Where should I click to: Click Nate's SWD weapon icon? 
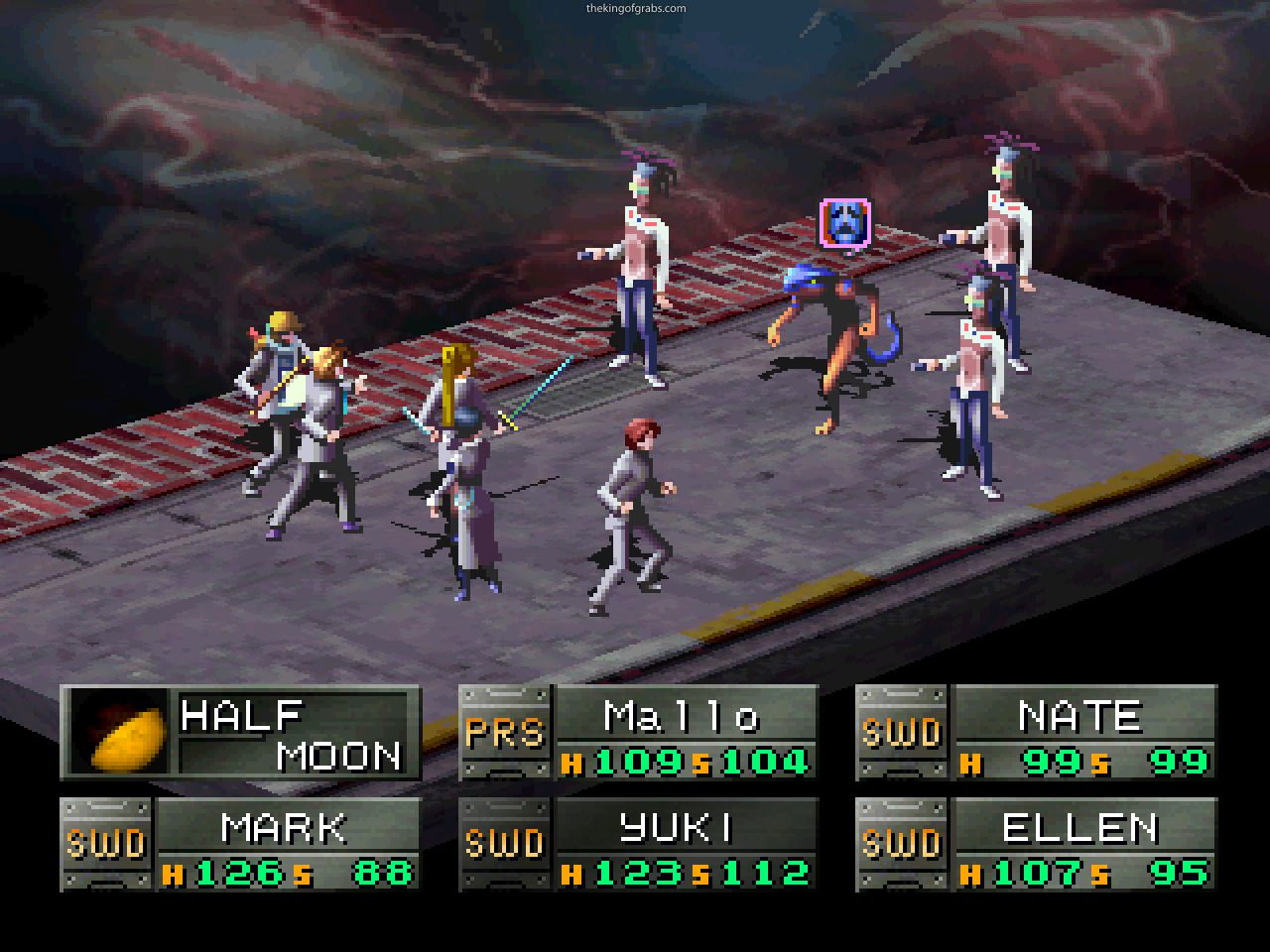[x=903, y=731]
